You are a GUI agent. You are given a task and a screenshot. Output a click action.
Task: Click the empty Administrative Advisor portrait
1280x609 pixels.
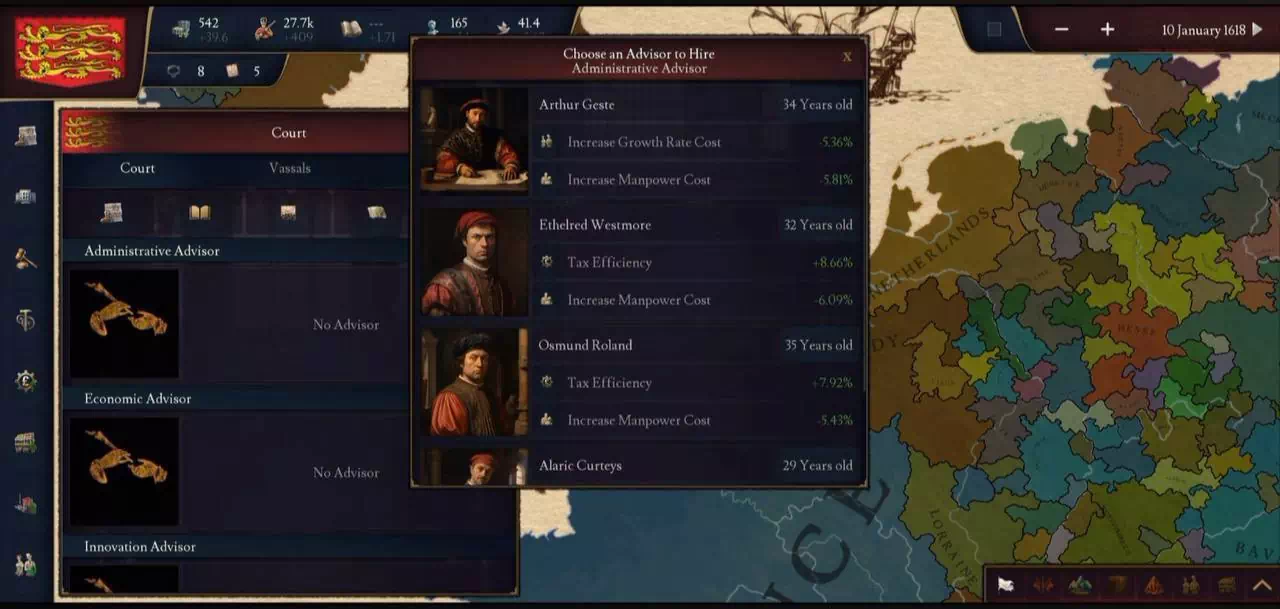125,323
